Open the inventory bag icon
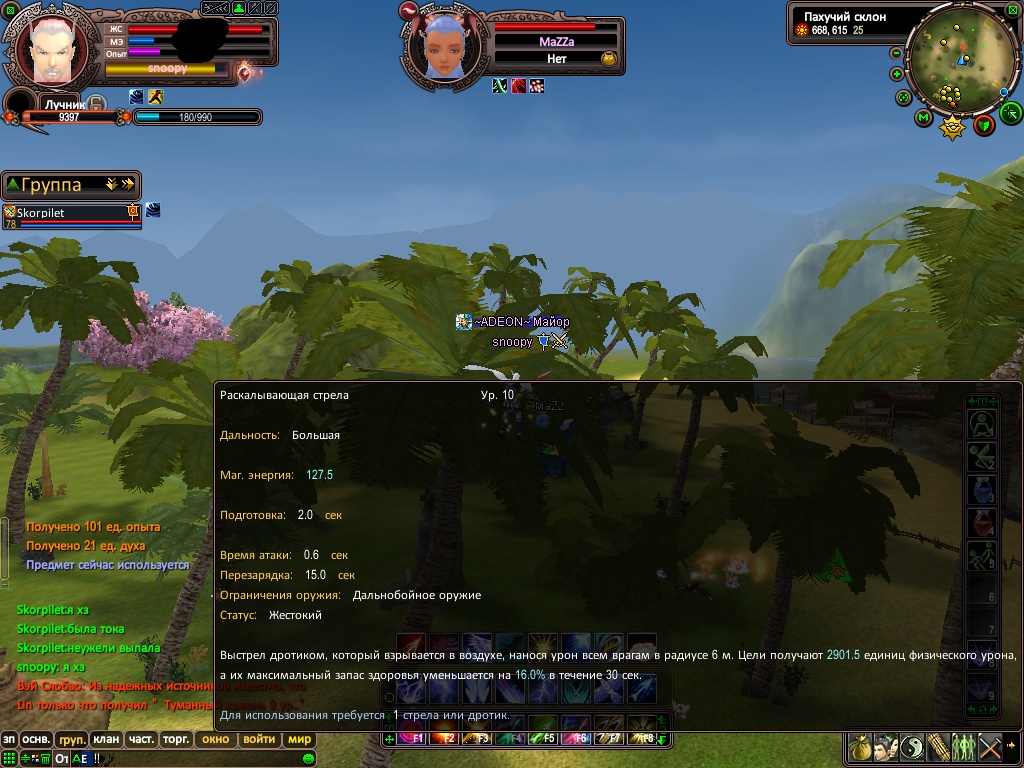Screen dimensions: 1024x768 pos(859,747)
